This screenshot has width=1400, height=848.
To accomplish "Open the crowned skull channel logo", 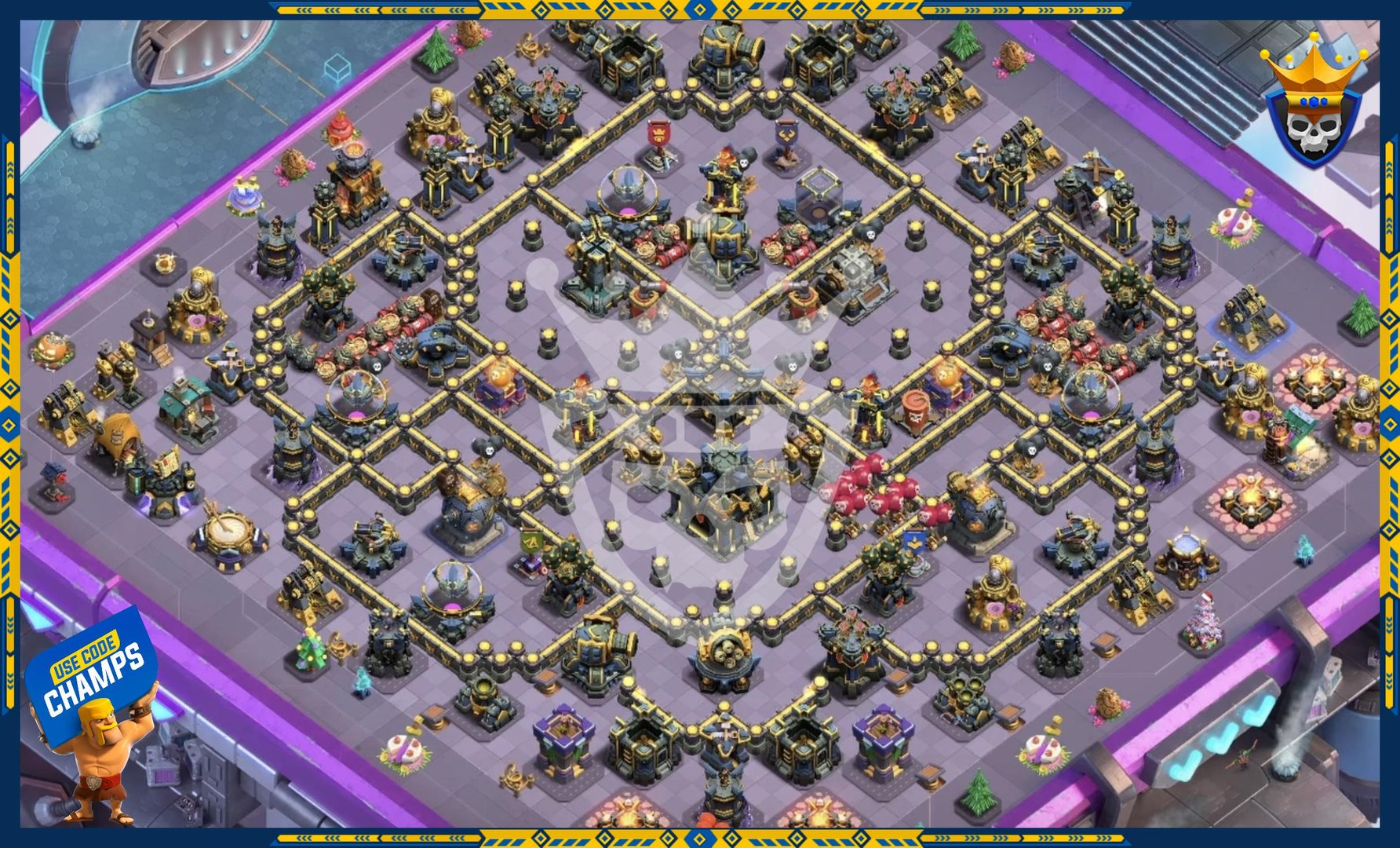I will coord(1316,101).
